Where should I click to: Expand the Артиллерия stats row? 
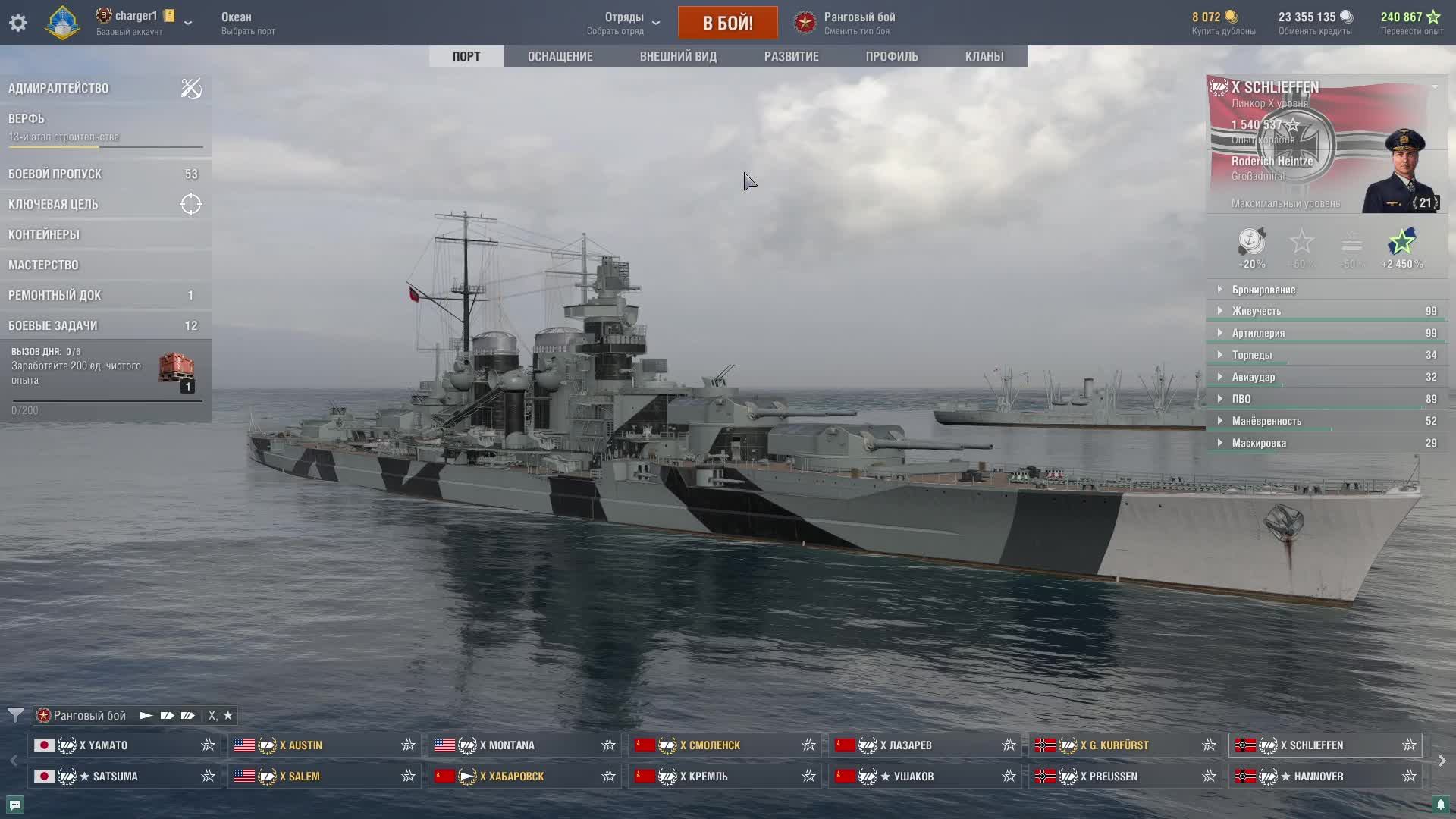coord(1258,333)
